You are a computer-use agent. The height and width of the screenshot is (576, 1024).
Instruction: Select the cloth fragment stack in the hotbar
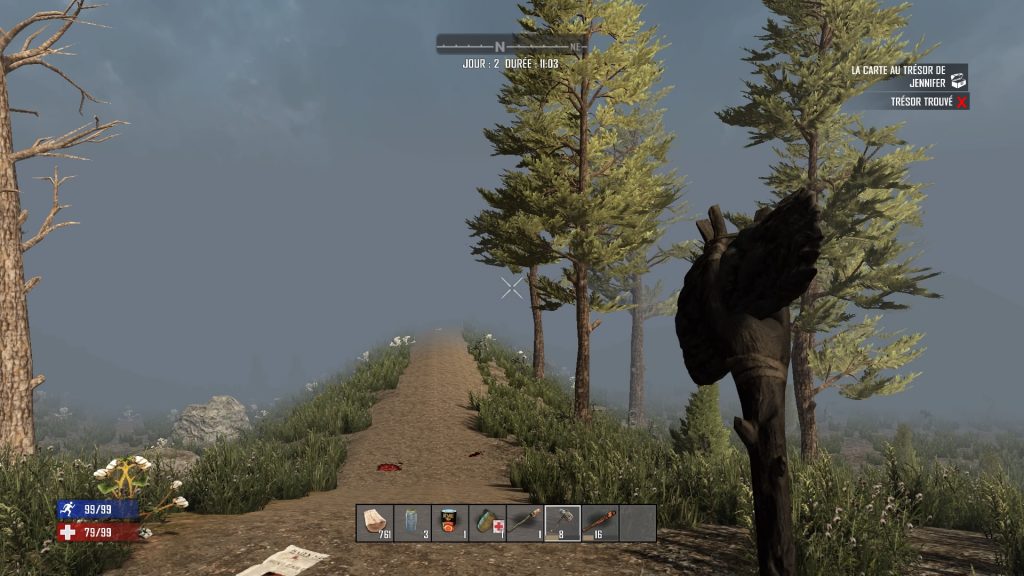[375, 523]
